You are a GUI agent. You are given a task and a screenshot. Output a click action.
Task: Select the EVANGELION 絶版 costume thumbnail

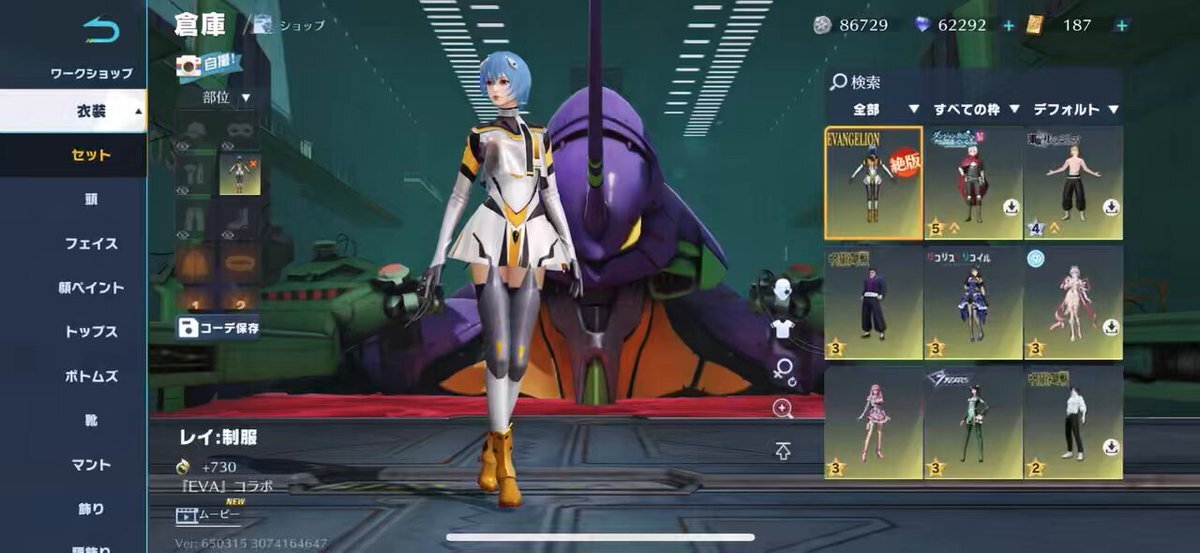pyautogui.click(x=873, y=182)
